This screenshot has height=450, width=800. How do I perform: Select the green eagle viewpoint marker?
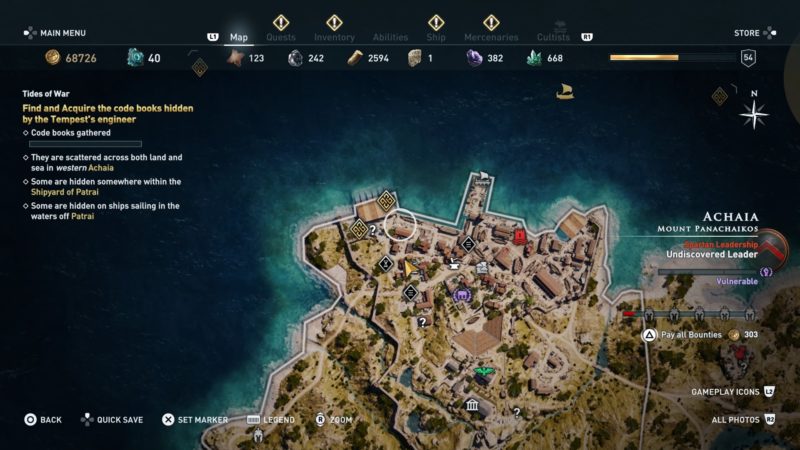[484, 374]
